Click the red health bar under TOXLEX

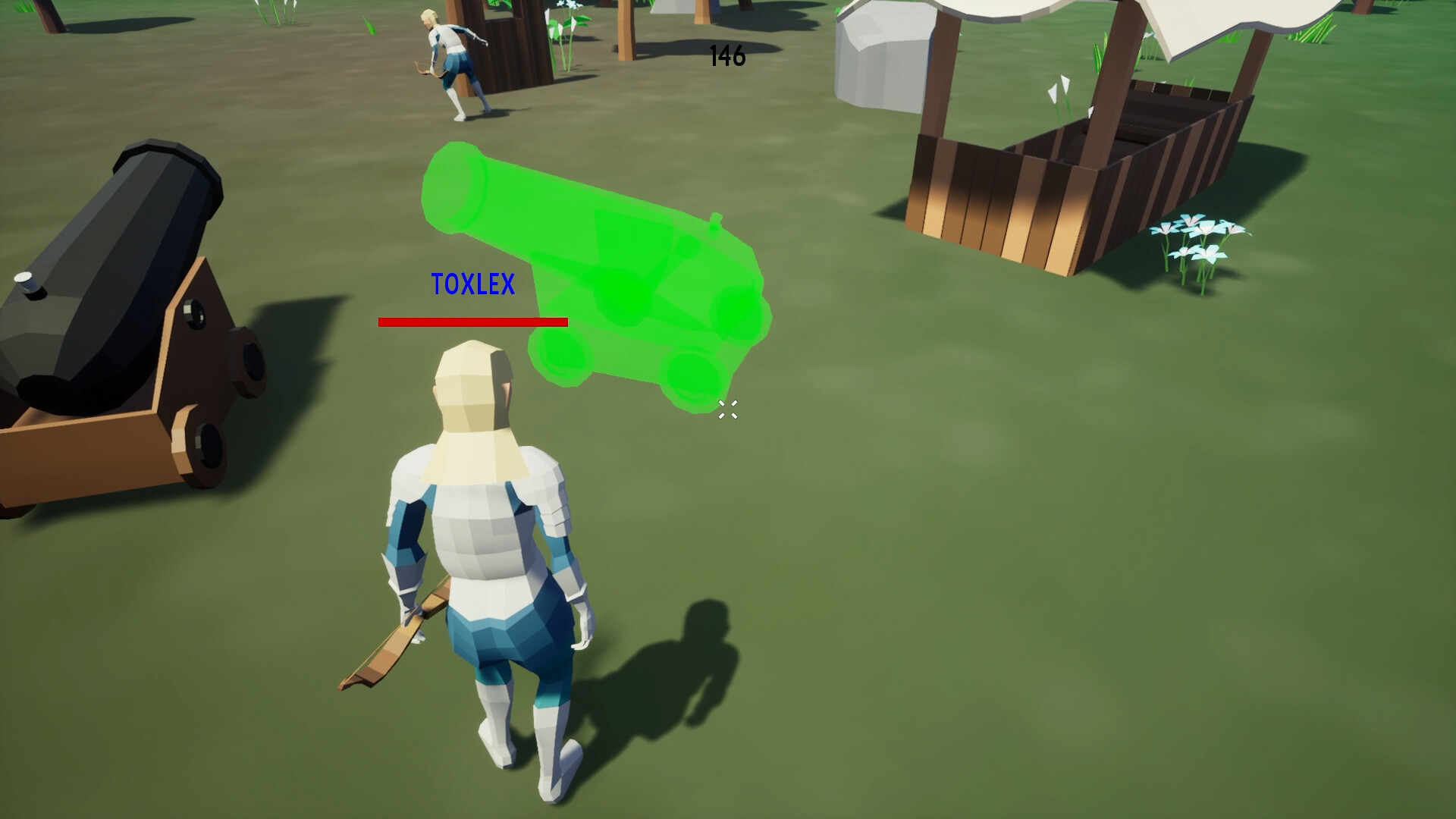pos(472,322)
